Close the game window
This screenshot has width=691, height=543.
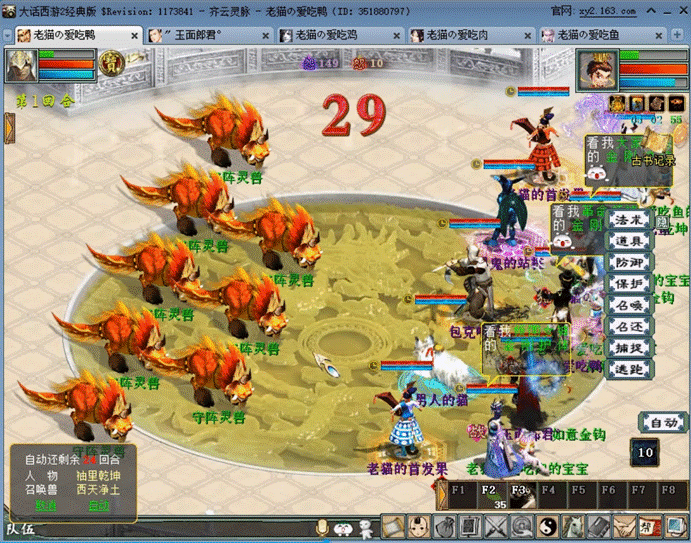679,10
